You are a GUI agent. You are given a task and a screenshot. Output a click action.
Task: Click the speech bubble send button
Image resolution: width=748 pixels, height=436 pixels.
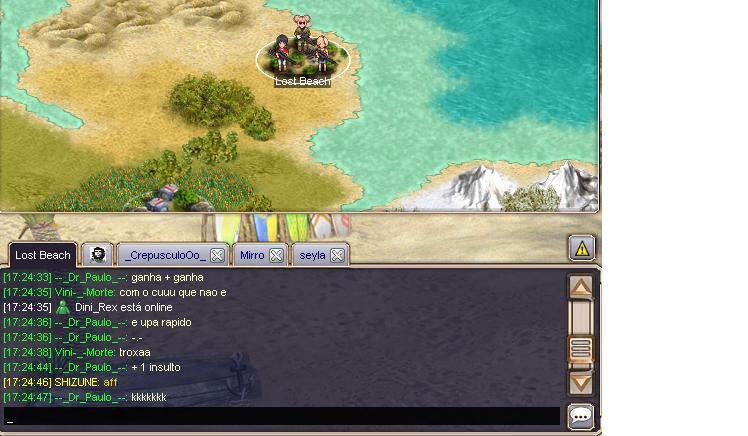pyautogui.click(x=580, y=416)
